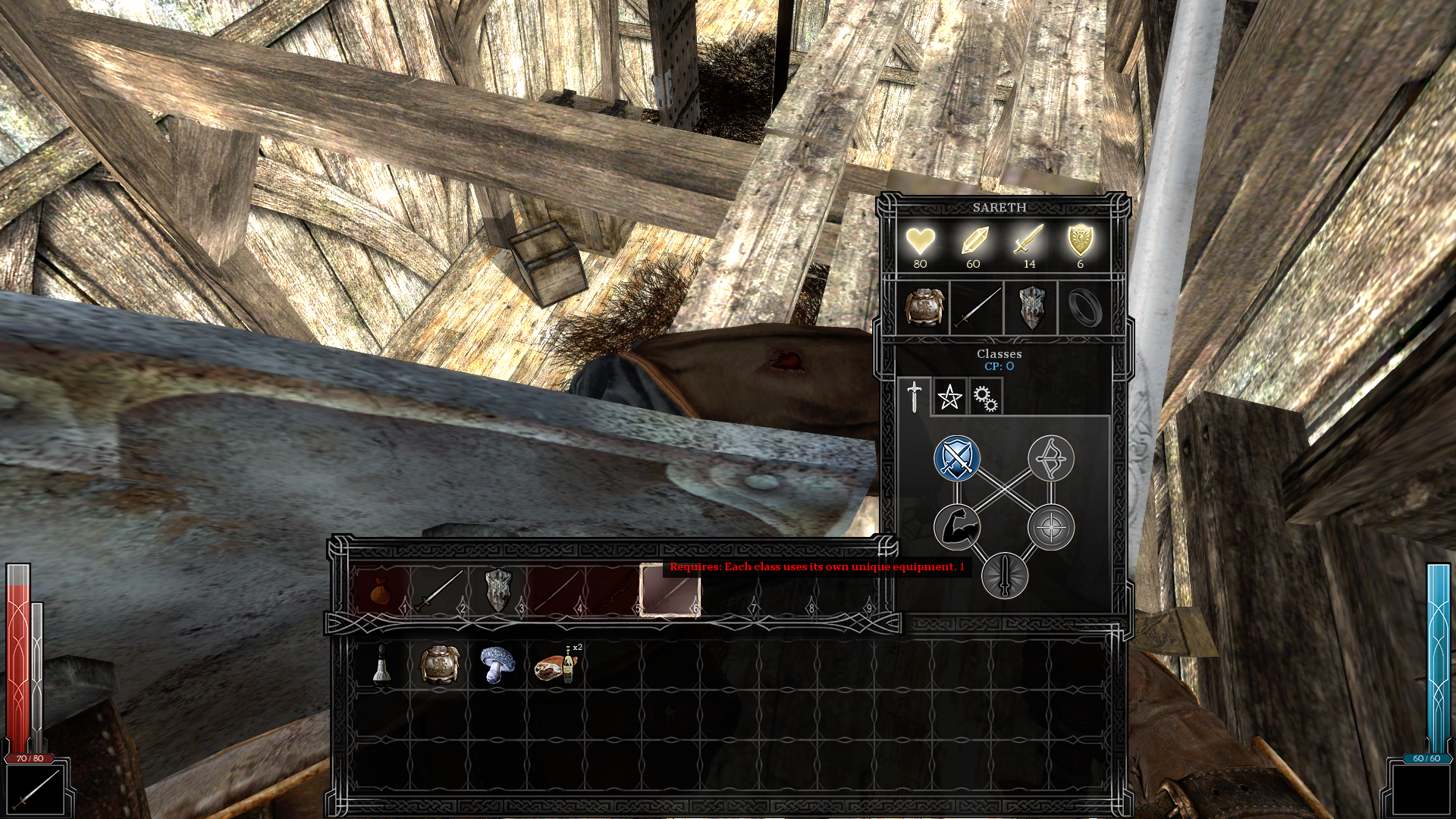Screen dimensions: 1456x819
Task: Select the equipped sword slot
Action: 977,308
